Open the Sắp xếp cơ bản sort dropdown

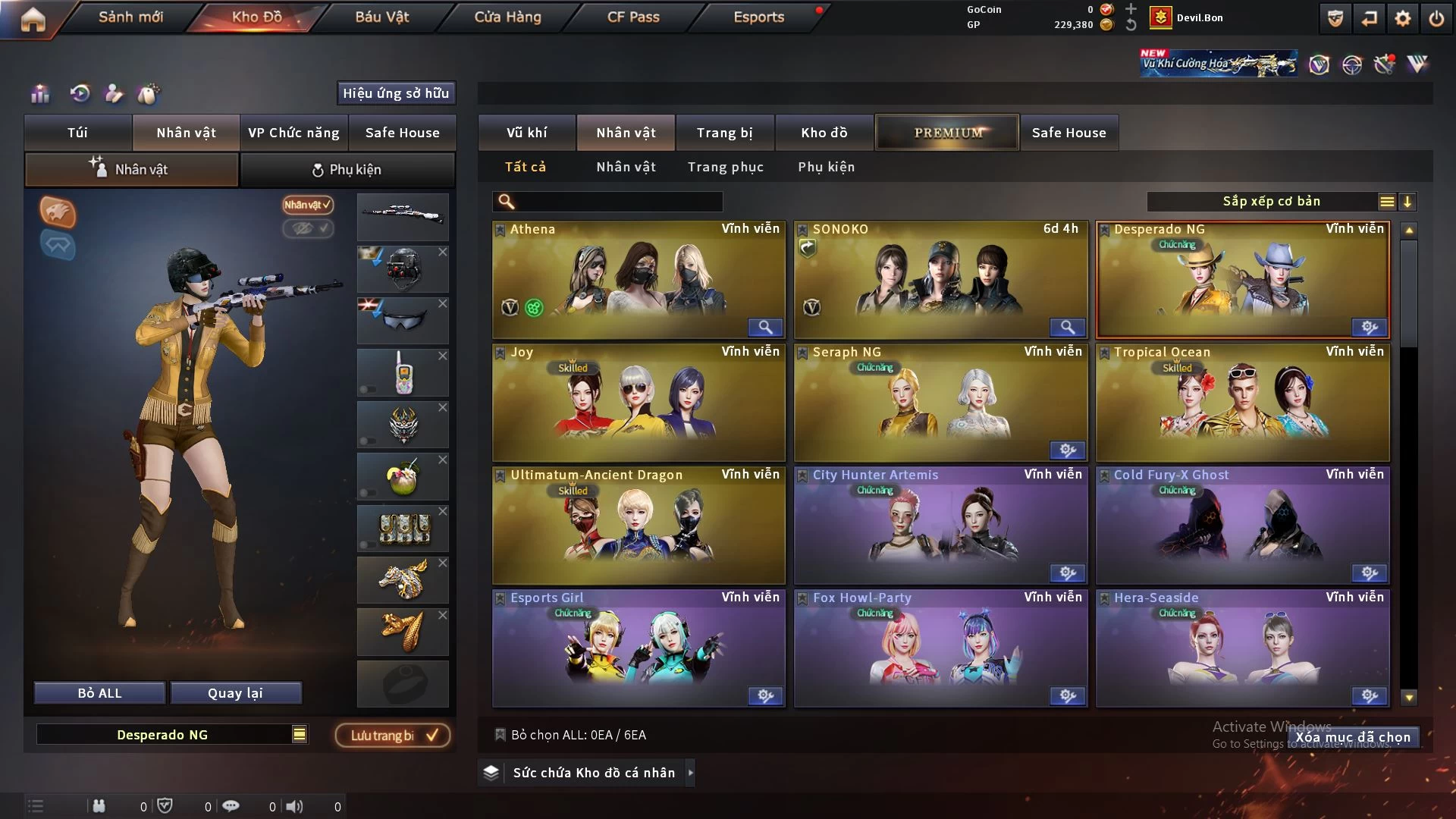(x=1271, y=201)
